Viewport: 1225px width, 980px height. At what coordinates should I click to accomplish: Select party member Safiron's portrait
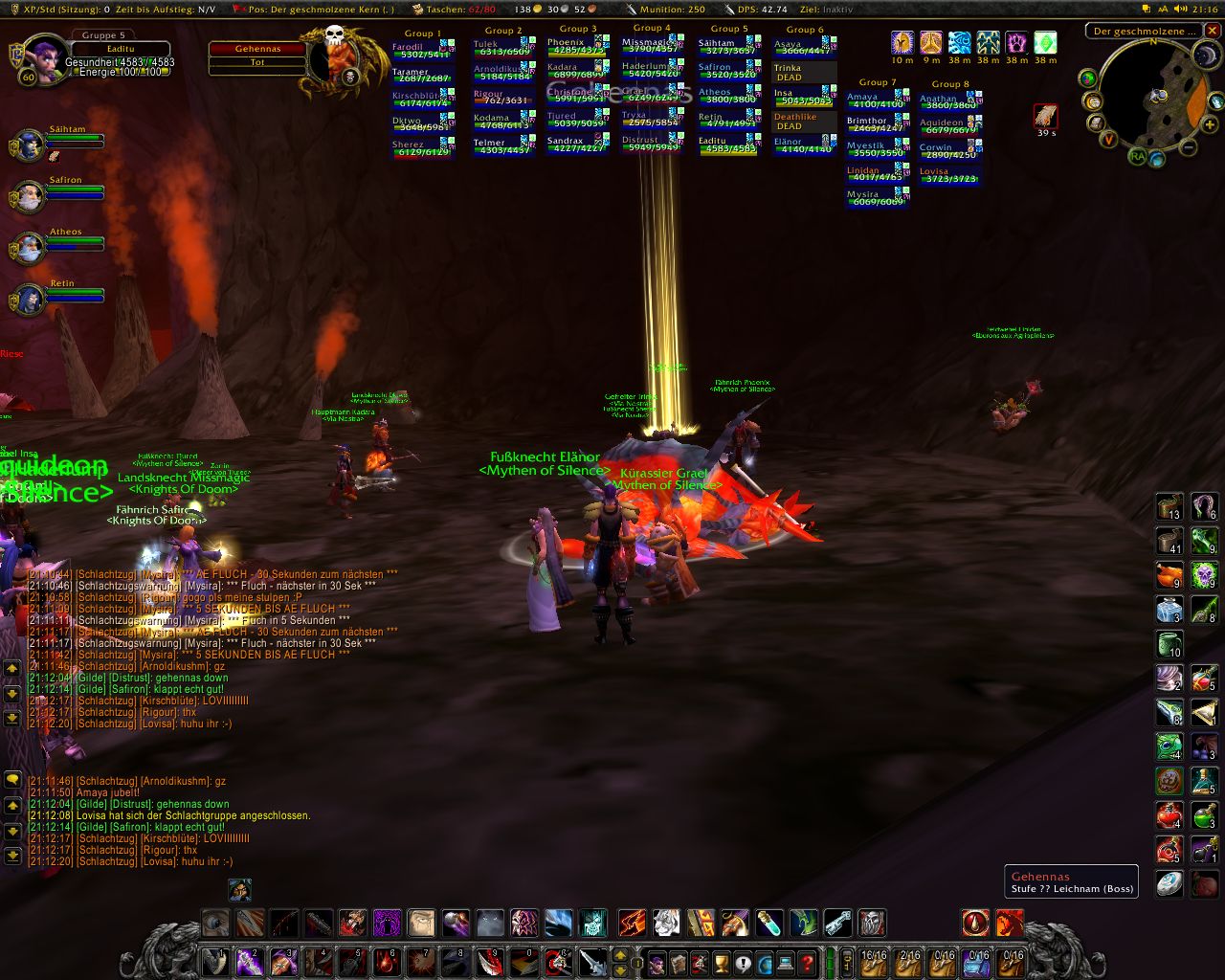coord(27,197)
